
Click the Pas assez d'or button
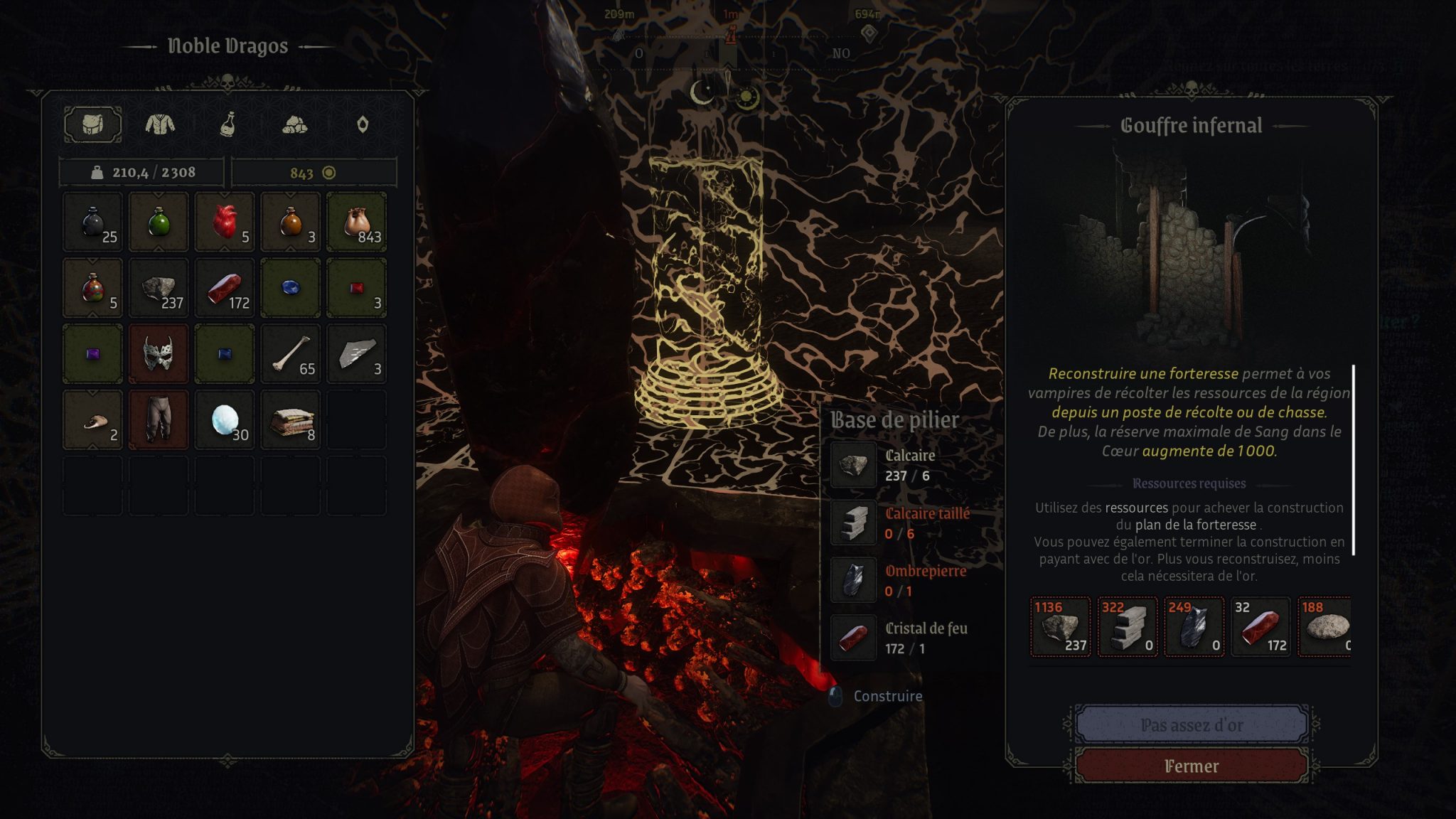tap(1192, 724)
